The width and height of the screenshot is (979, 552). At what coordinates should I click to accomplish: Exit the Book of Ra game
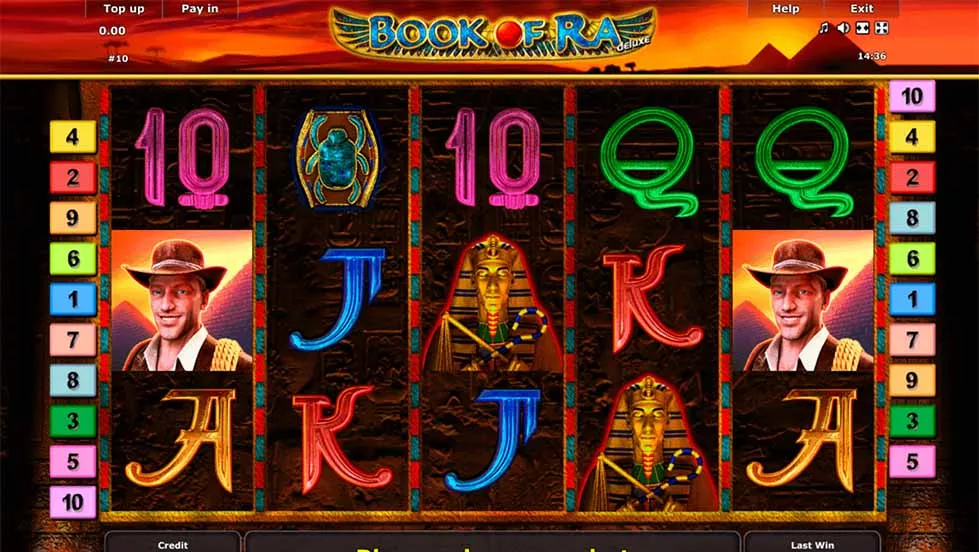click(x=861, y=9)
